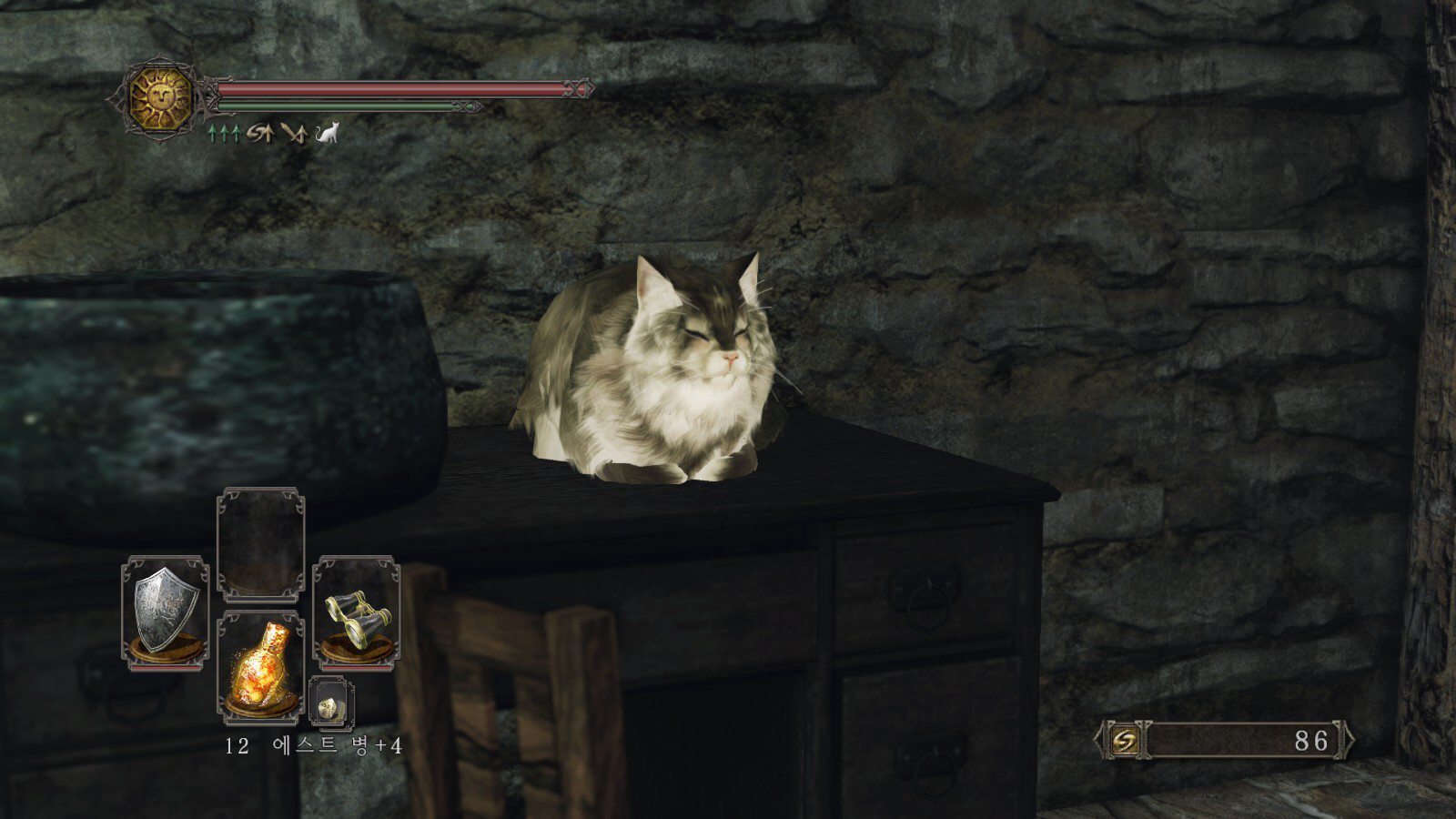Select the Estus Flask item slot
Screen dimensions: 1456x819
[x=261, y=669]
